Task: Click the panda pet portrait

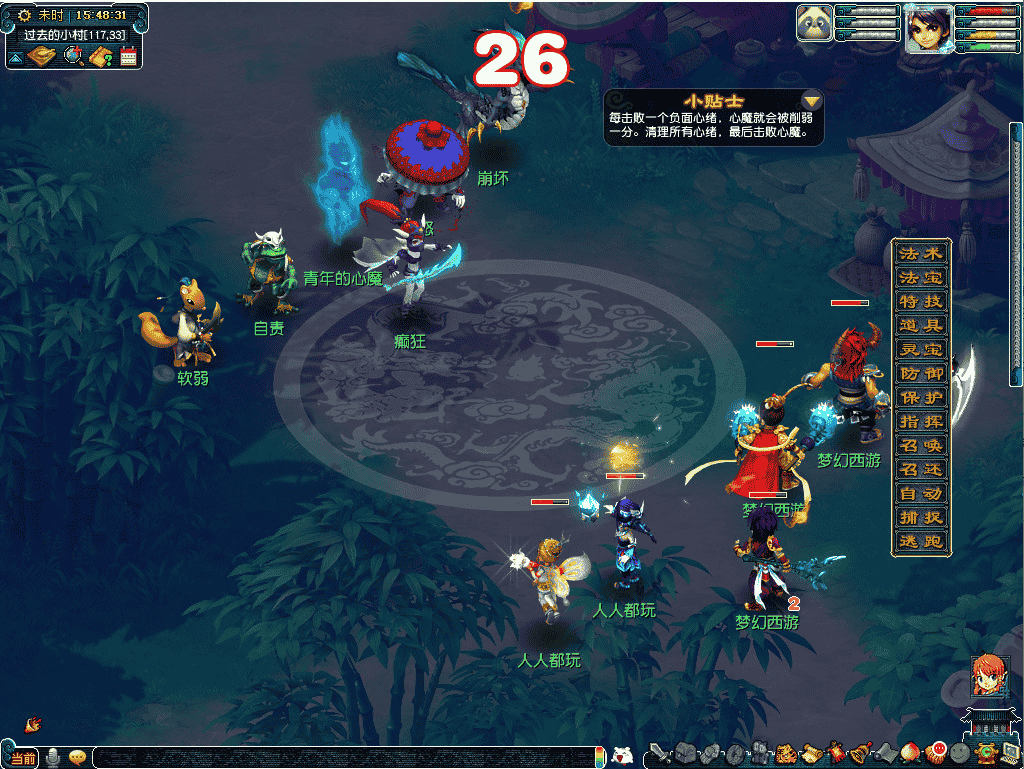Action: click(815, 24)
